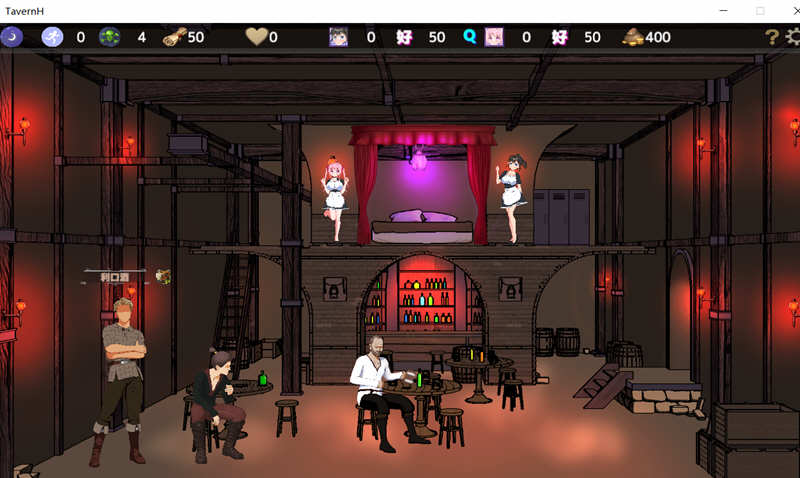Viewport: 800px width, 478px height.
Task: Open settings with the gear icon
Action: [x=793, y=37]
